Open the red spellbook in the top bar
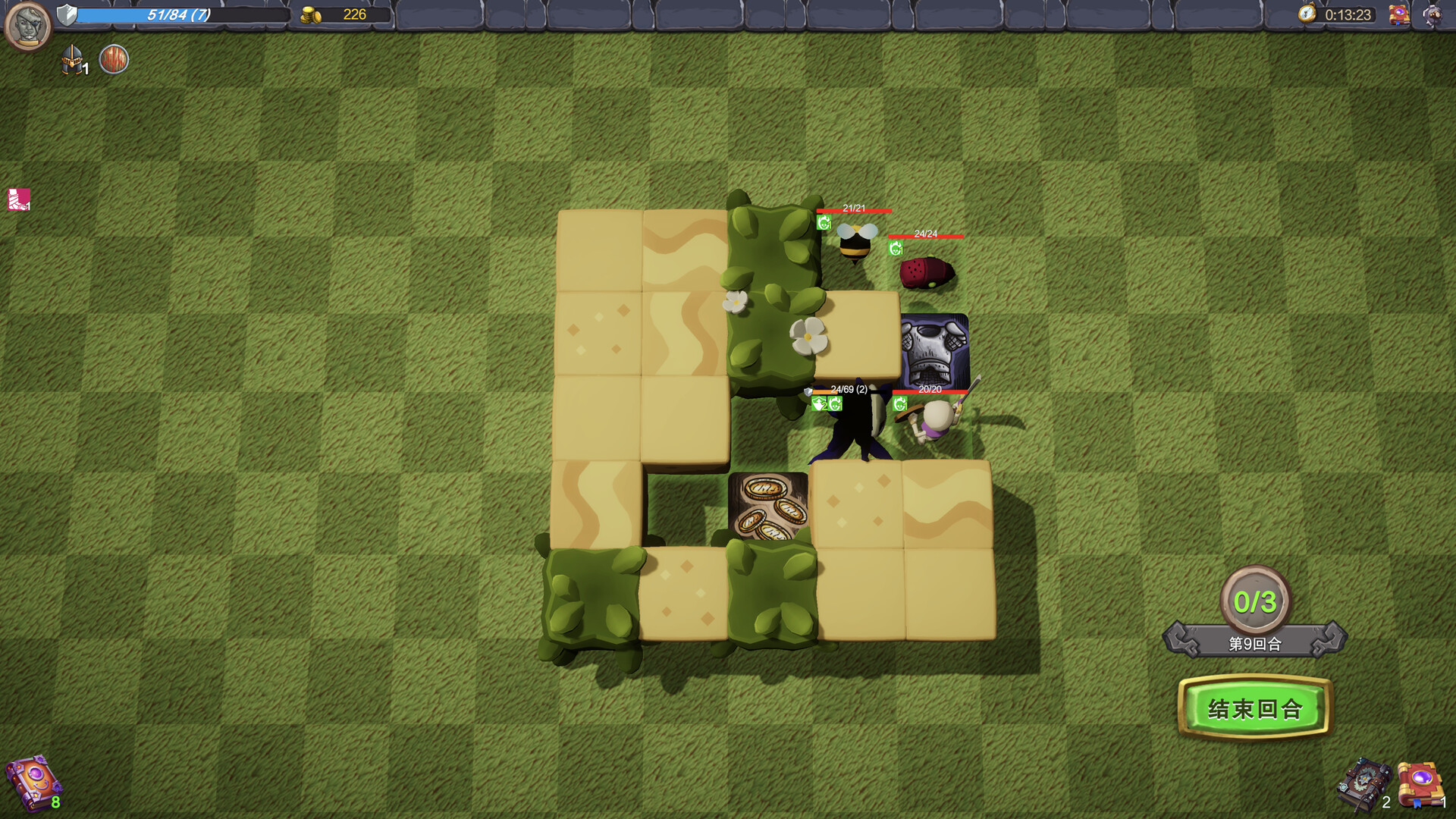 [1400, 14]
